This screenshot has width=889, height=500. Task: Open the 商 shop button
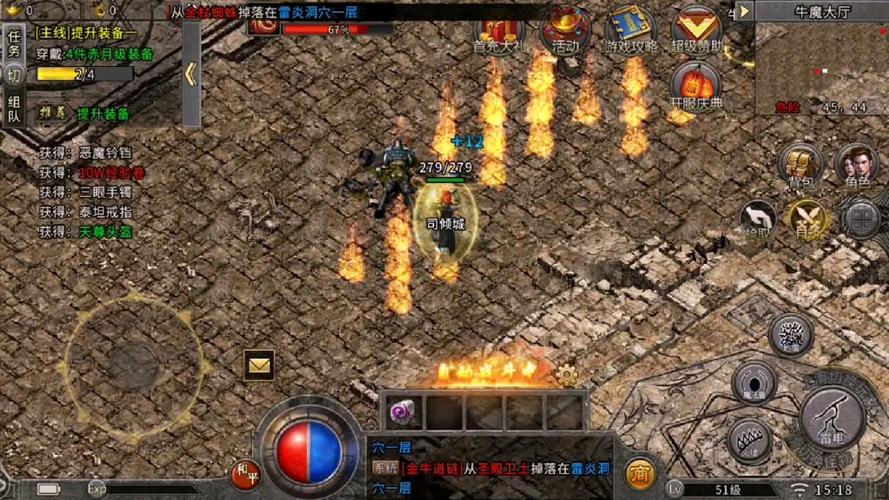[640, 471]
